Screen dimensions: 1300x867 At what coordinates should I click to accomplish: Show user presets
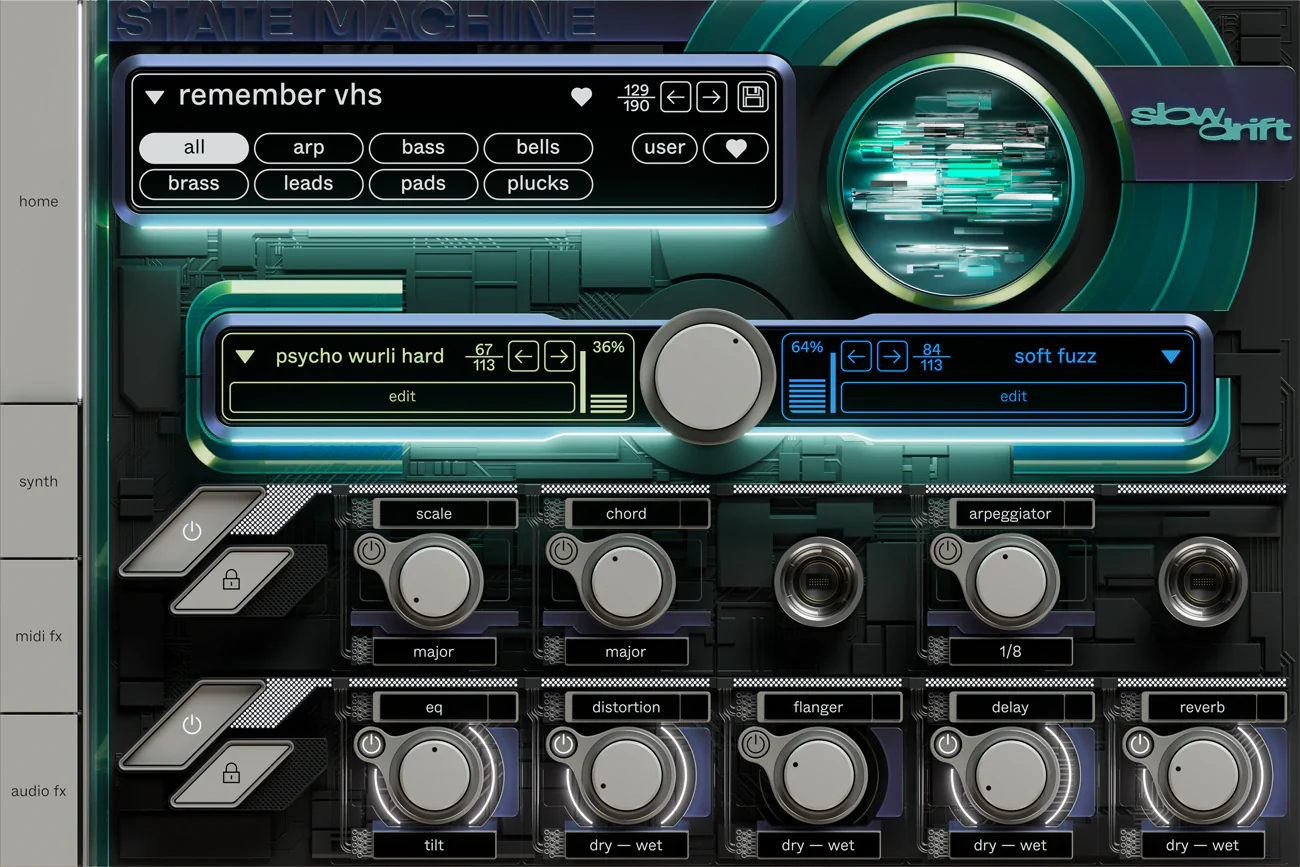[664, 148]
